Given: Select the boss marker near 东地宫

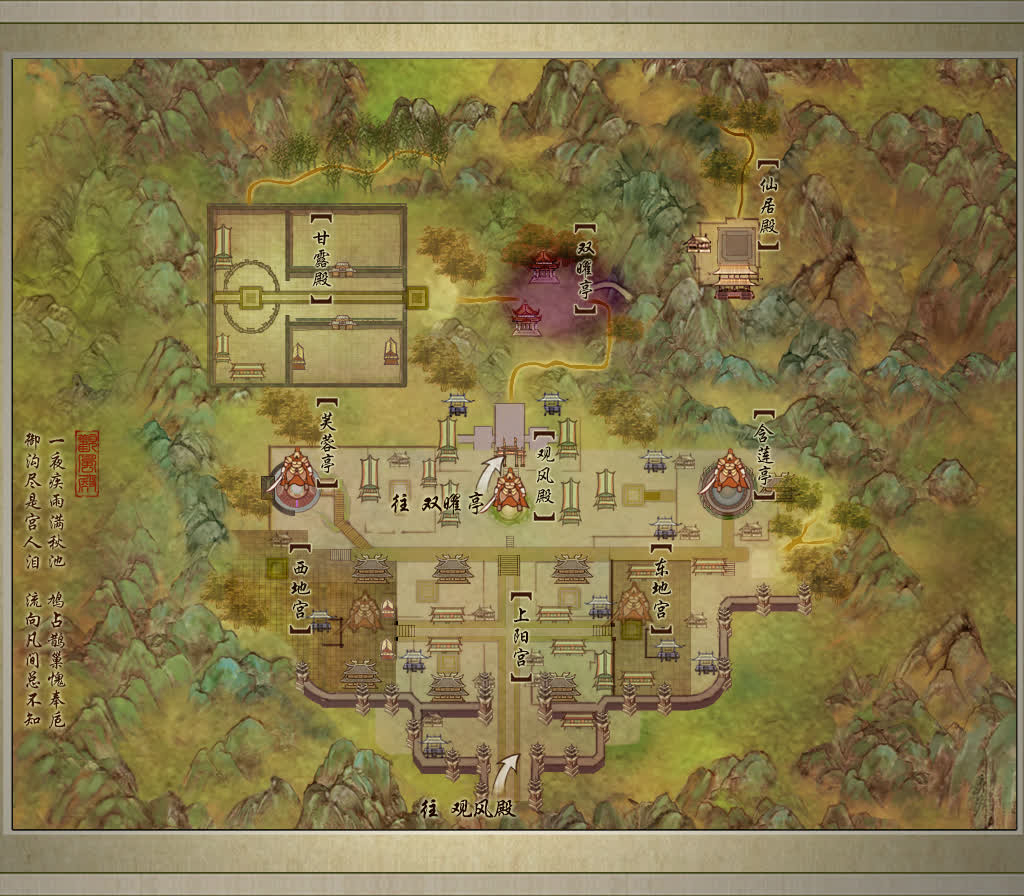Looking at the screenshot, I should [632, 604].
